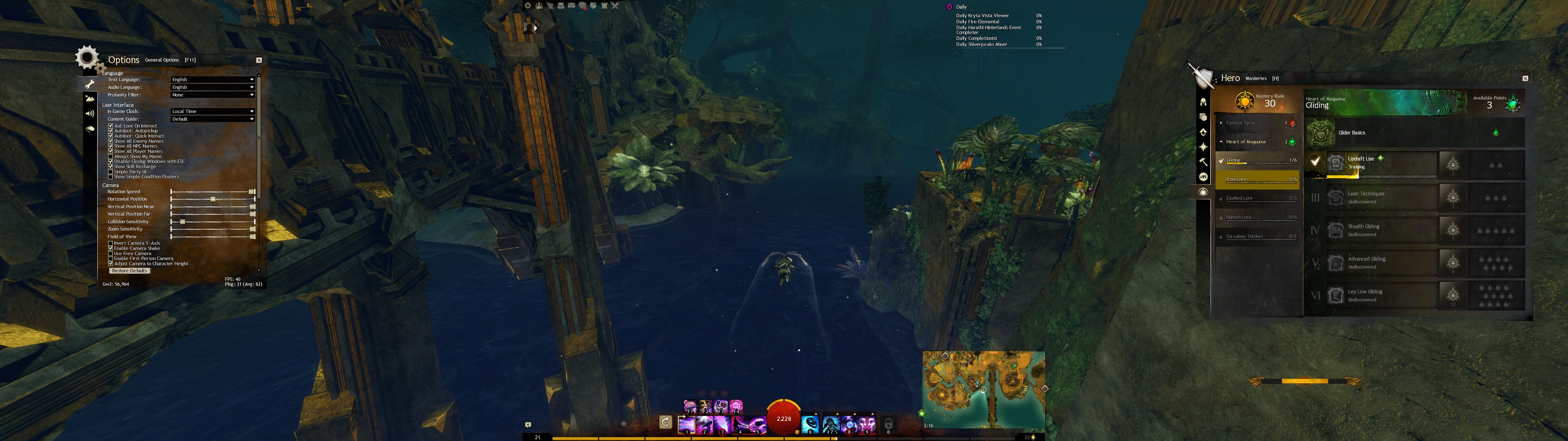Tick the Simple Party UI checkbox

click(x=111, y=172)
